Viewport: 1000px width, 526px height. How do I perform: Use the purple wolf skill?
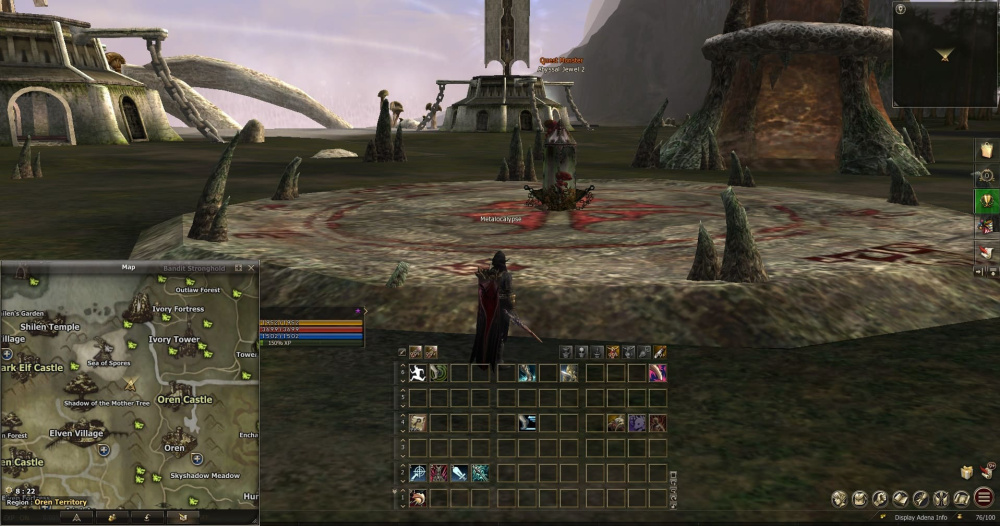636,423
